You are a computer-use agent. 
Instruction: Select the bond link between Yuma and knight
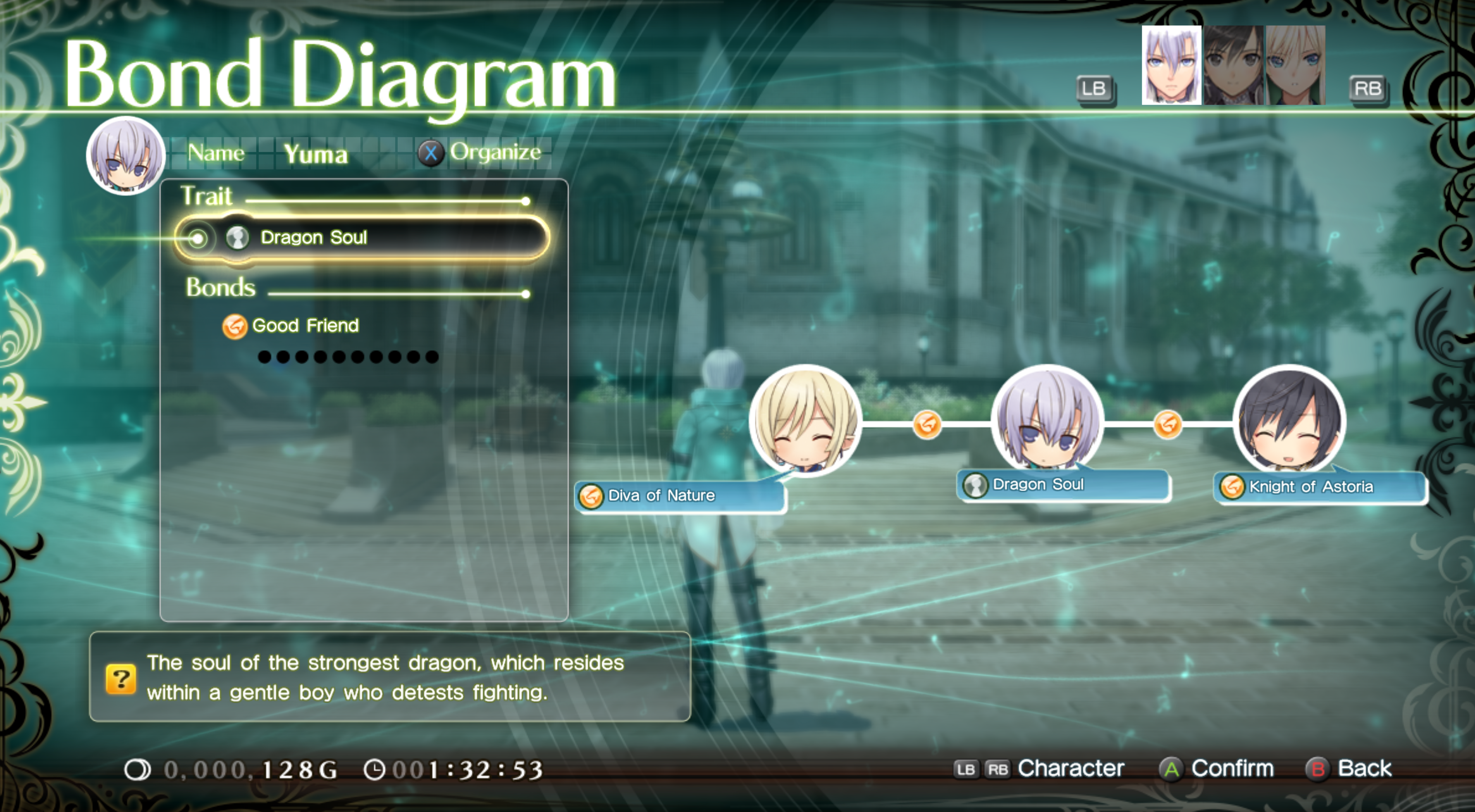pyautogui.click(x=1167, y=425)
